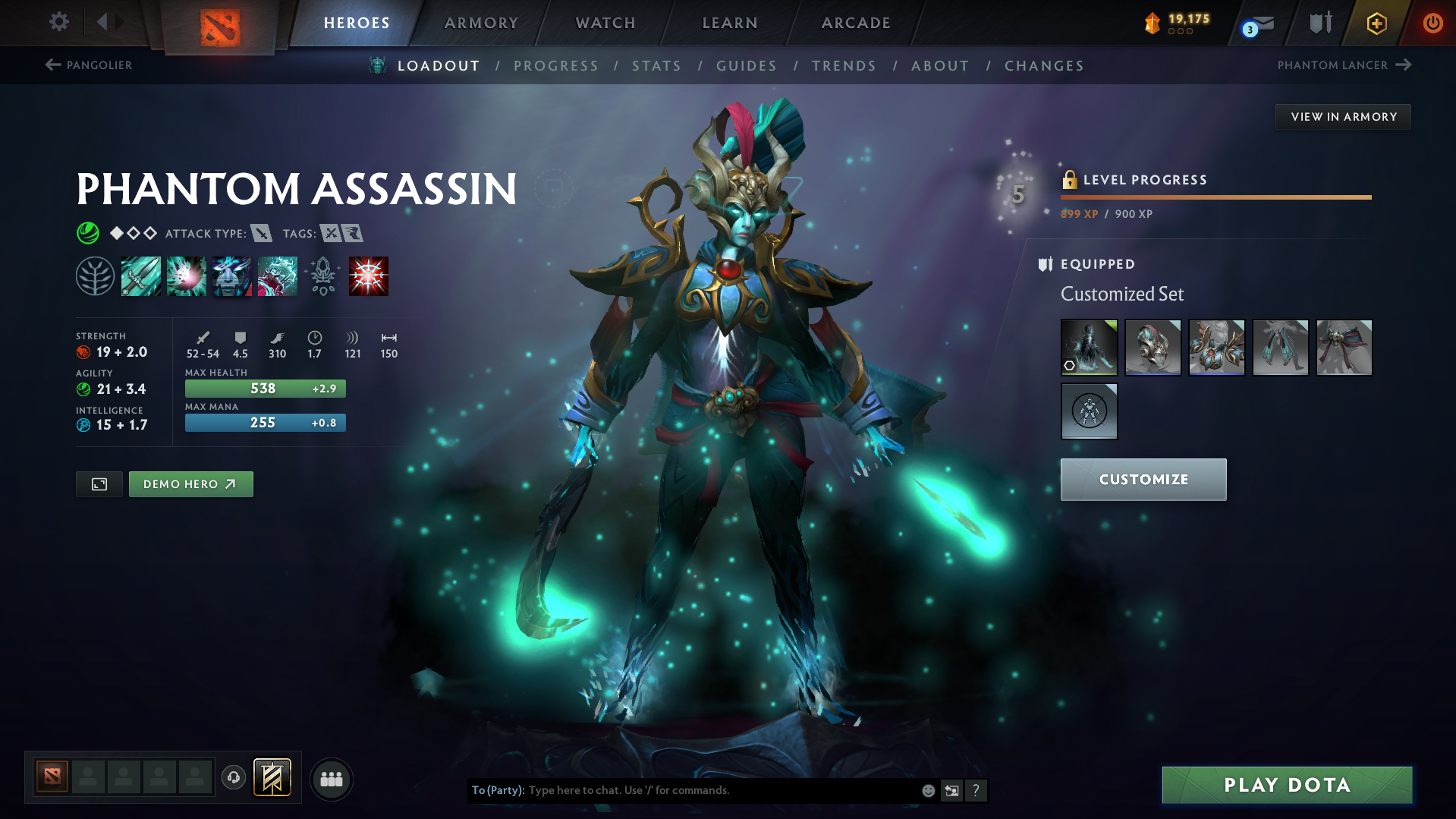Select the Arcade tab
The image size is (1456, 819).
(x=856, y=23)
